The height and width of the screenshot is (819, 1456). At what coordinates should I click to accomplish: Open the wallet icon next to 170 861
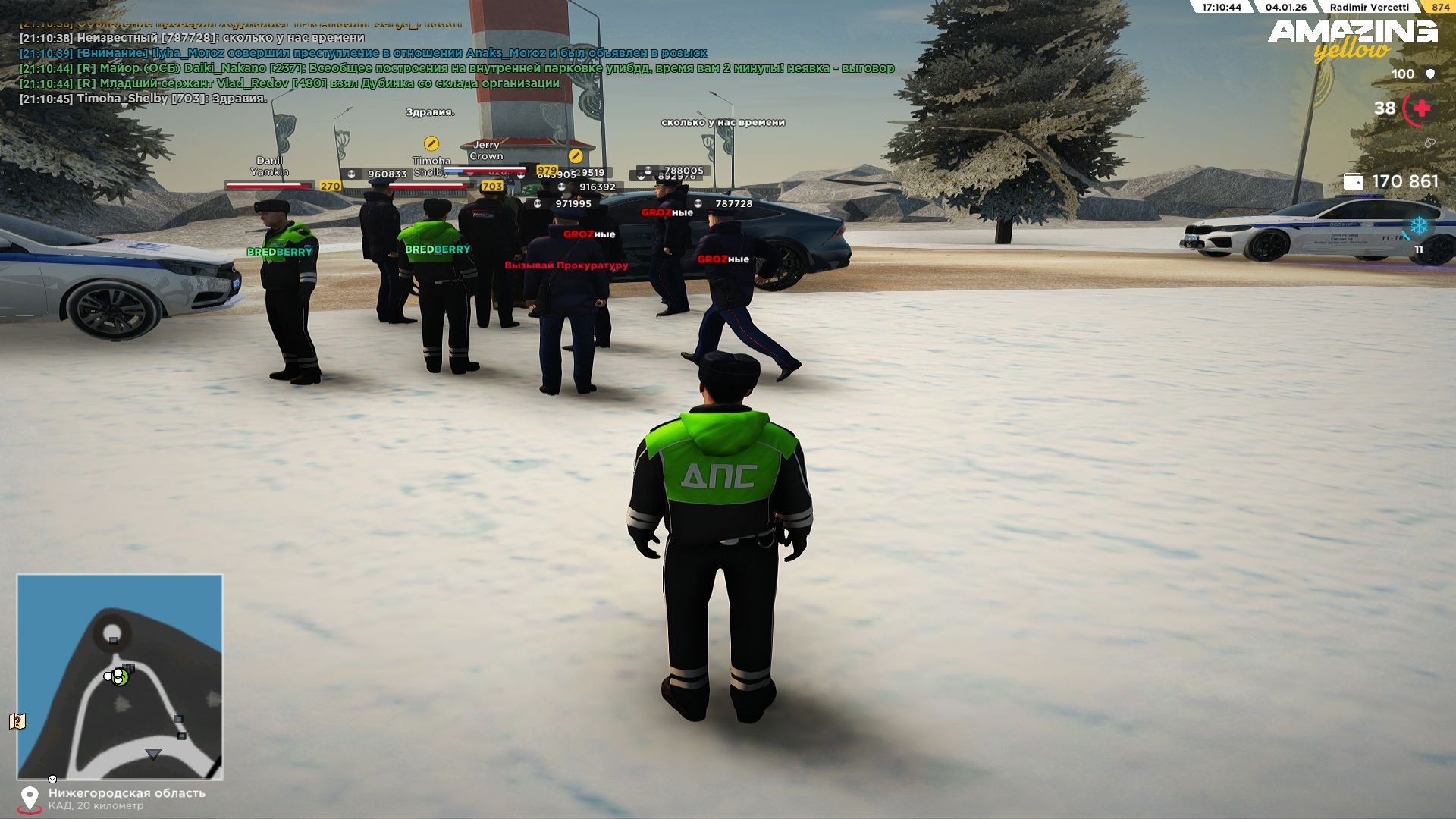tap(1353, 182)
